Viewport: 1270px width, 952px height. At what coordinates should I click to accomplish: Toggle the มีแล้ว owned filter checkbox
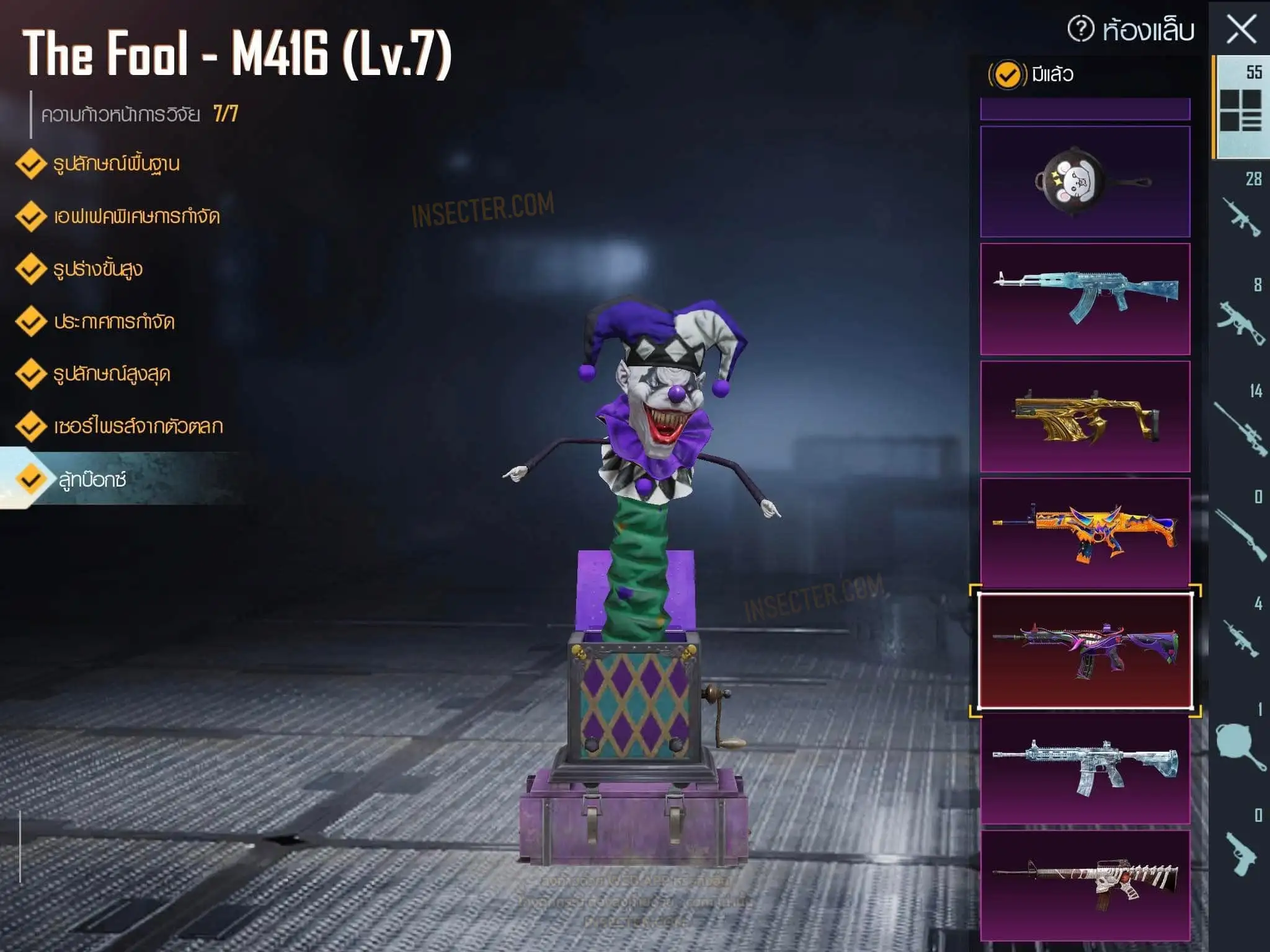1007,75
